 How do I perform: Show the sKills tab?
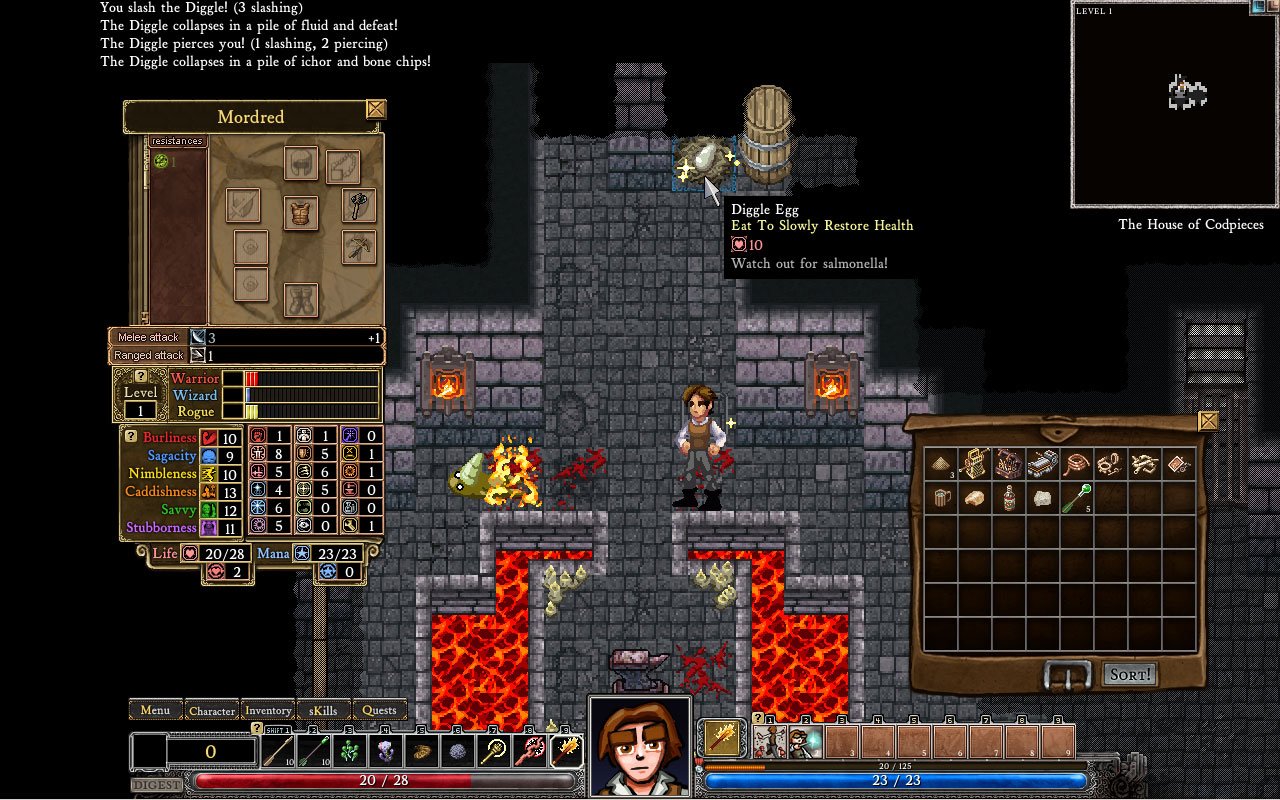(325, 710)
